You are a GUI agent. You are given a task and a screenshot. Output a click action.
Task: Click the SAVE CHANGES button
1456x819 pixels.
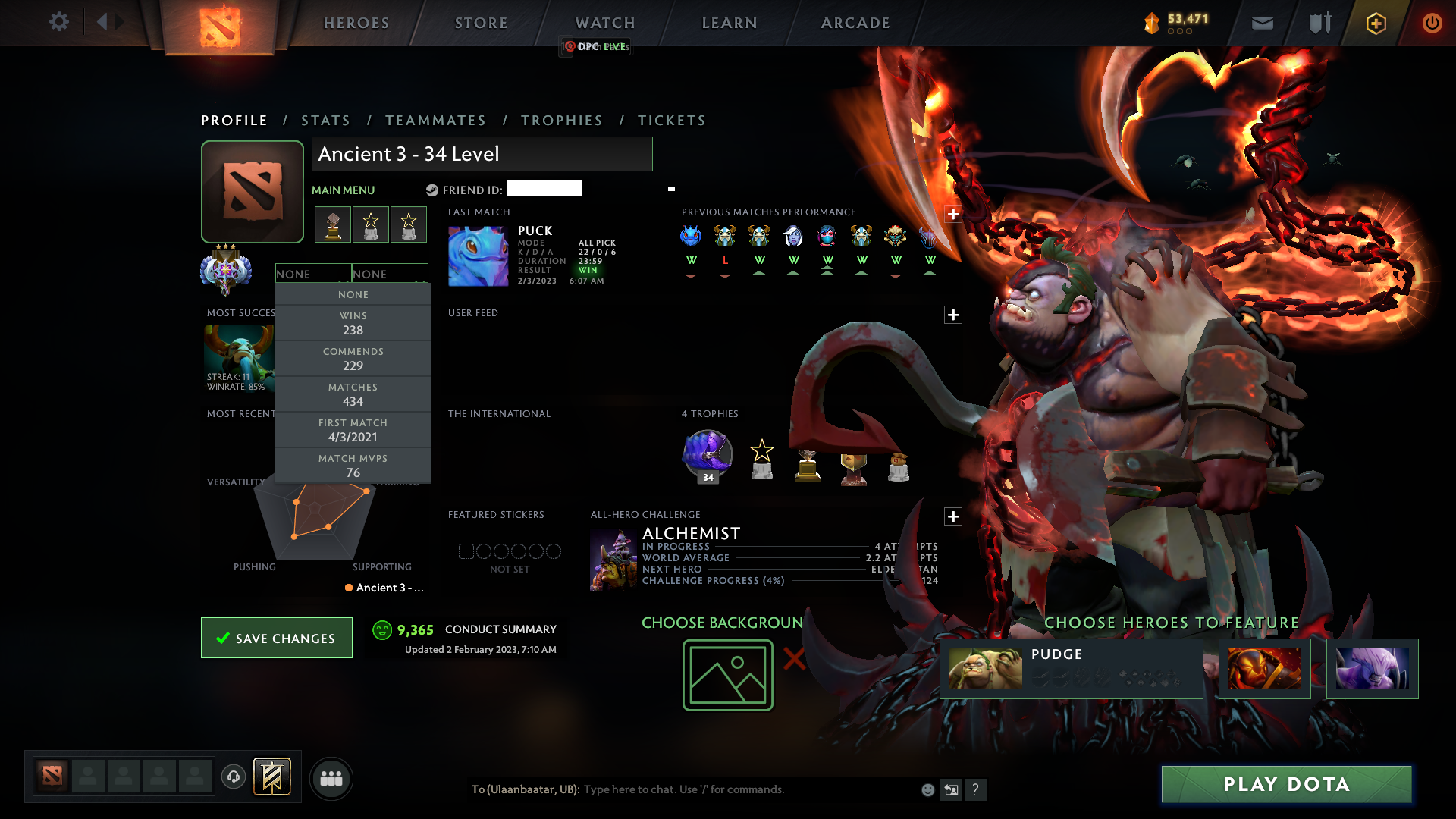[x=276, y=638]
